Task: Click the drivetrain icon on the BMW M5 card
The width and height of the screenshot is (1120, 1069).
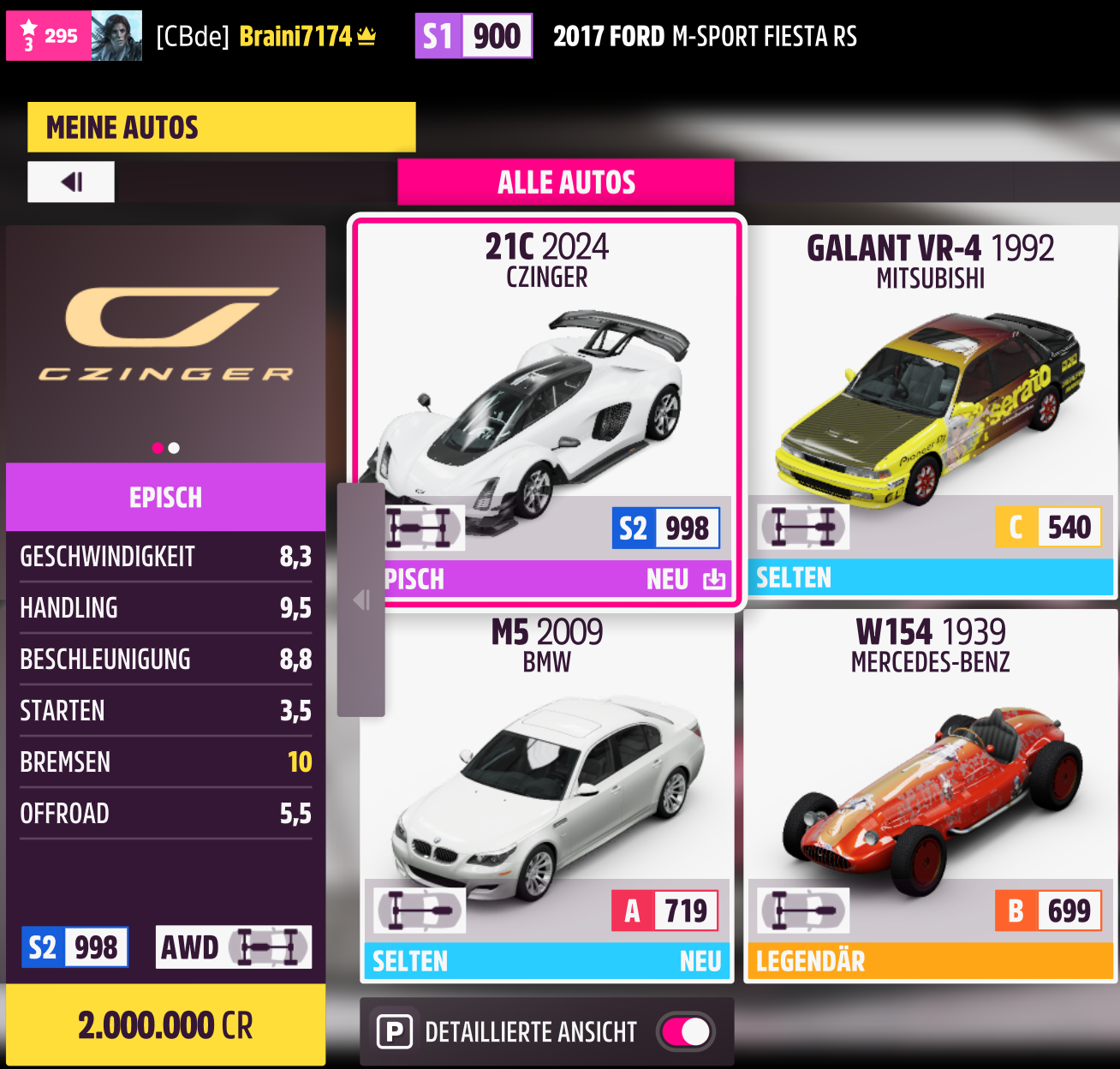Action: click(x=420, y=911)
